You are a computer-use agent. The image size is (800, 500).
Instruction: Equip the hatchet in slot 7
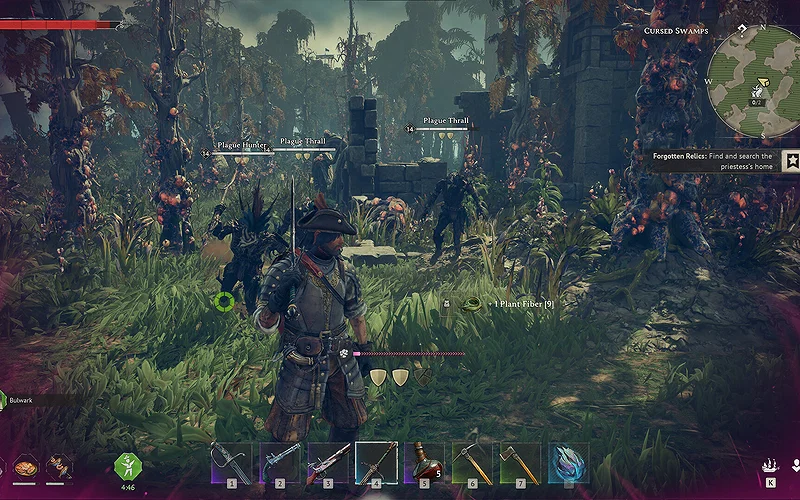coord(520,463)
